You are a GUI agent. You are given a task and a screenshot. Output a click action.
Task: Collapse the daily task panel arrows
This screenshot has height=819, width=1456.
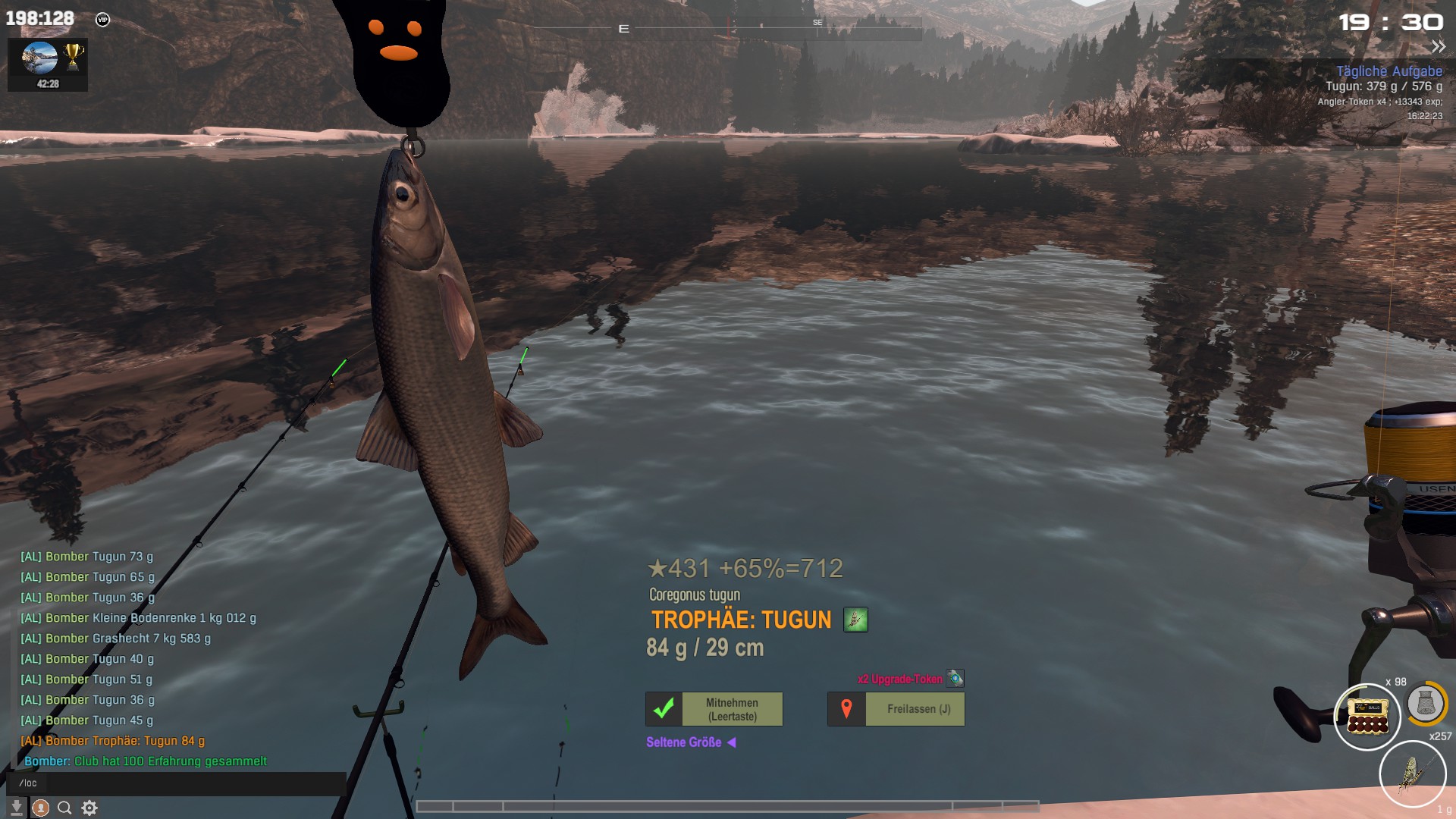1438,47
